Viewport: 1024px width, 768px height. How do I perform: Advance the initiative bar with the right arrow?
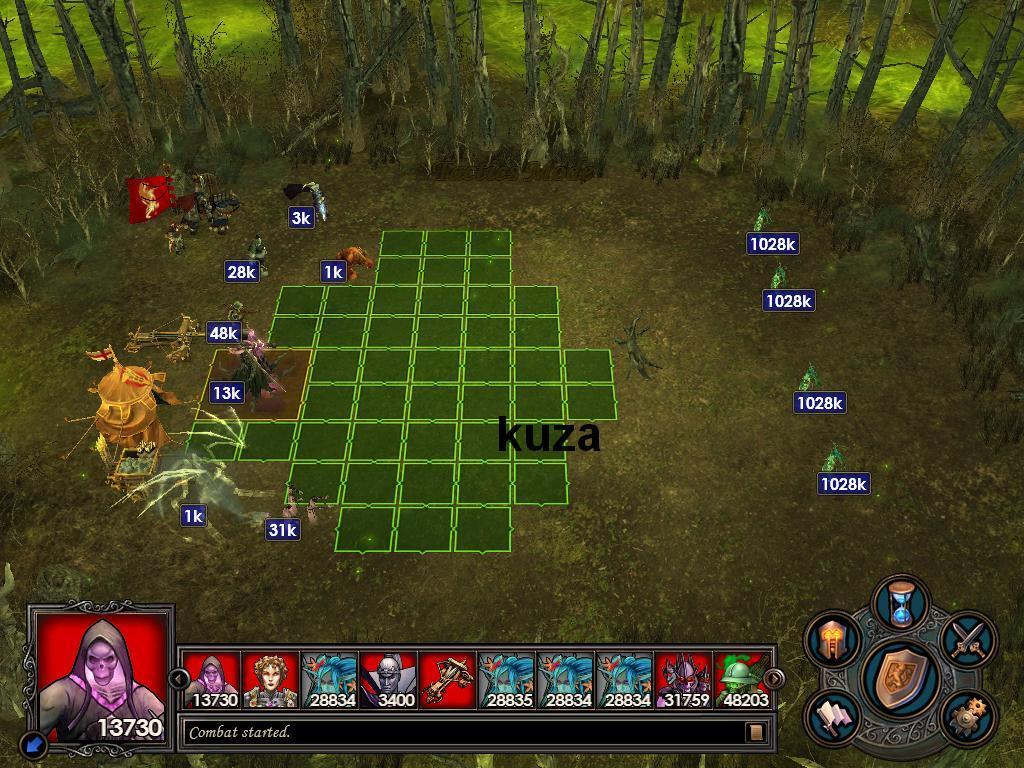(x=773, y=679)
